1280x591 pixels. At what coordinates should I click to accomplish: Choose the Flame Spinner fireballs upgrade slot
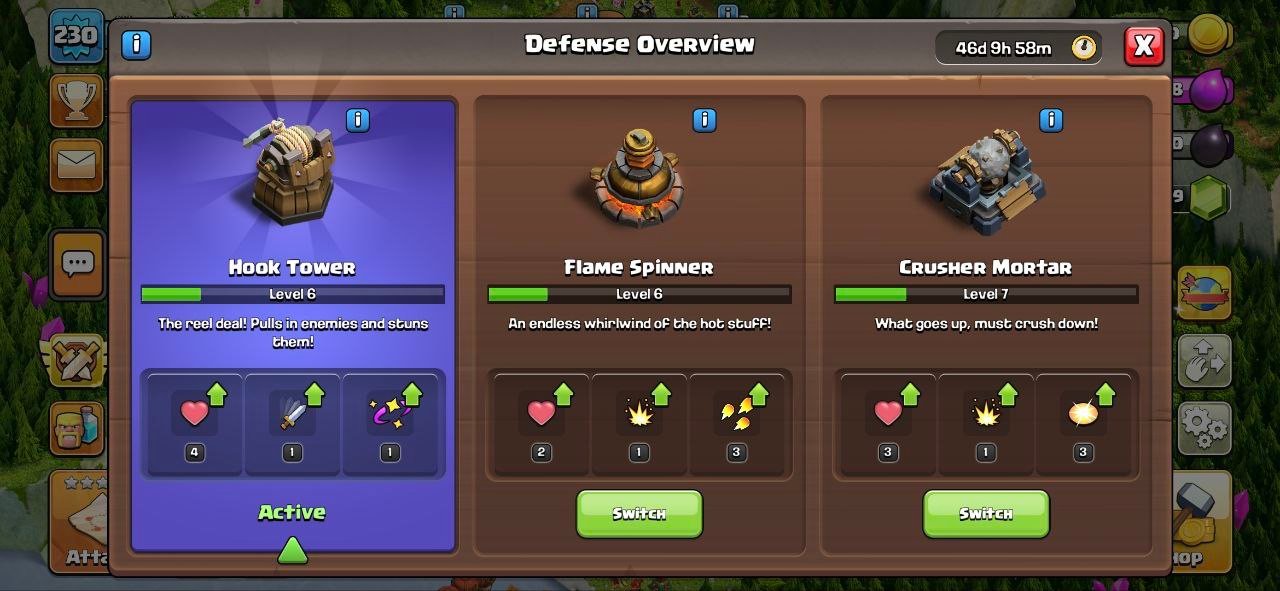(x=737, y=422)
